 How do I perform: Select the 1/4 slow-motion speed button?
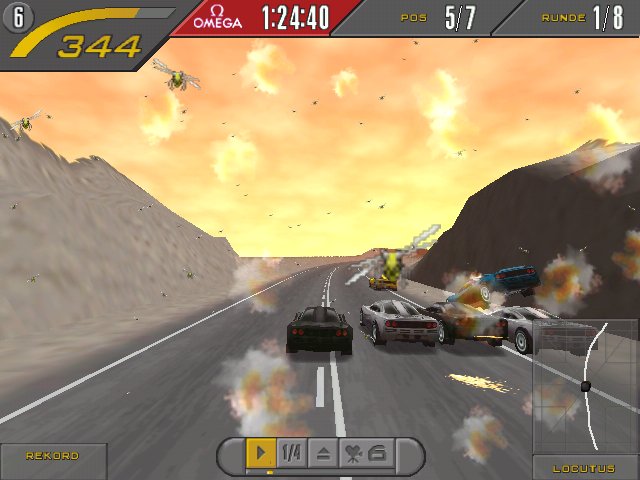[x=291, y=454]
